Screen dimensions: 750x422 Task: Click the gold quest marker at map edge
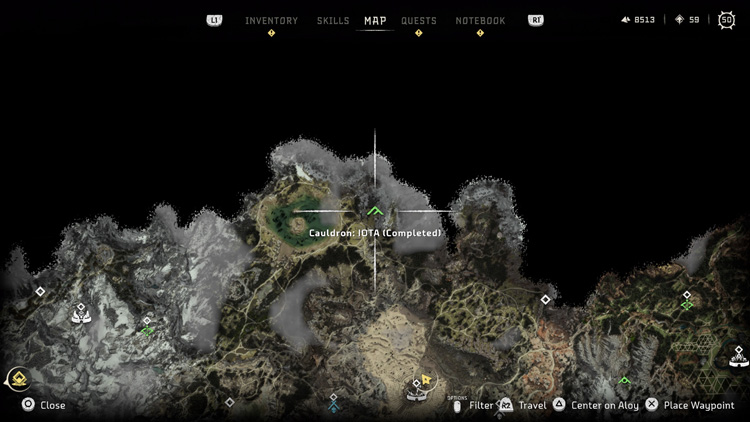click(17, 378)
